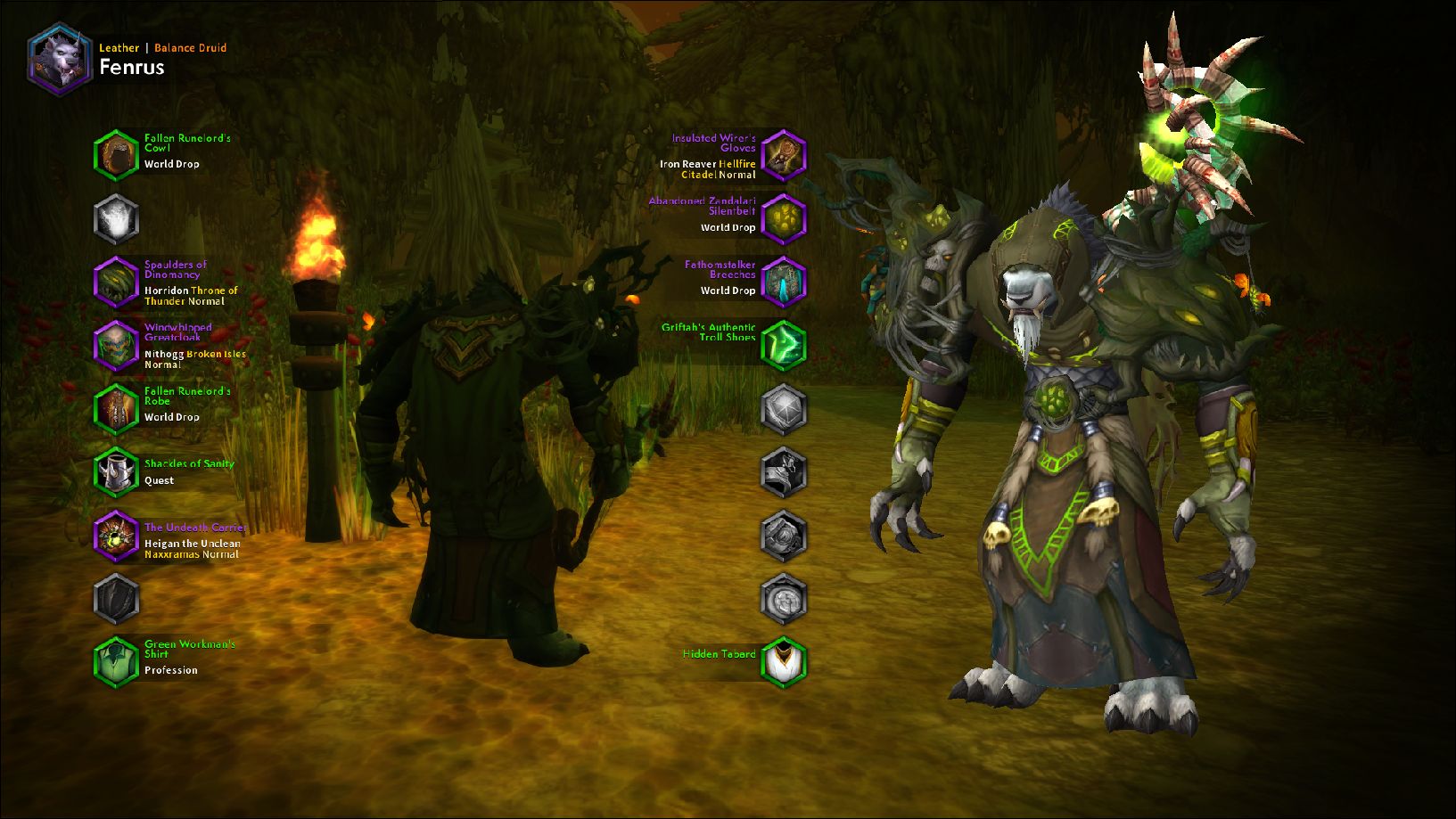Choose the Windwhipped Greatcloak slot

(x=116, y=345)
